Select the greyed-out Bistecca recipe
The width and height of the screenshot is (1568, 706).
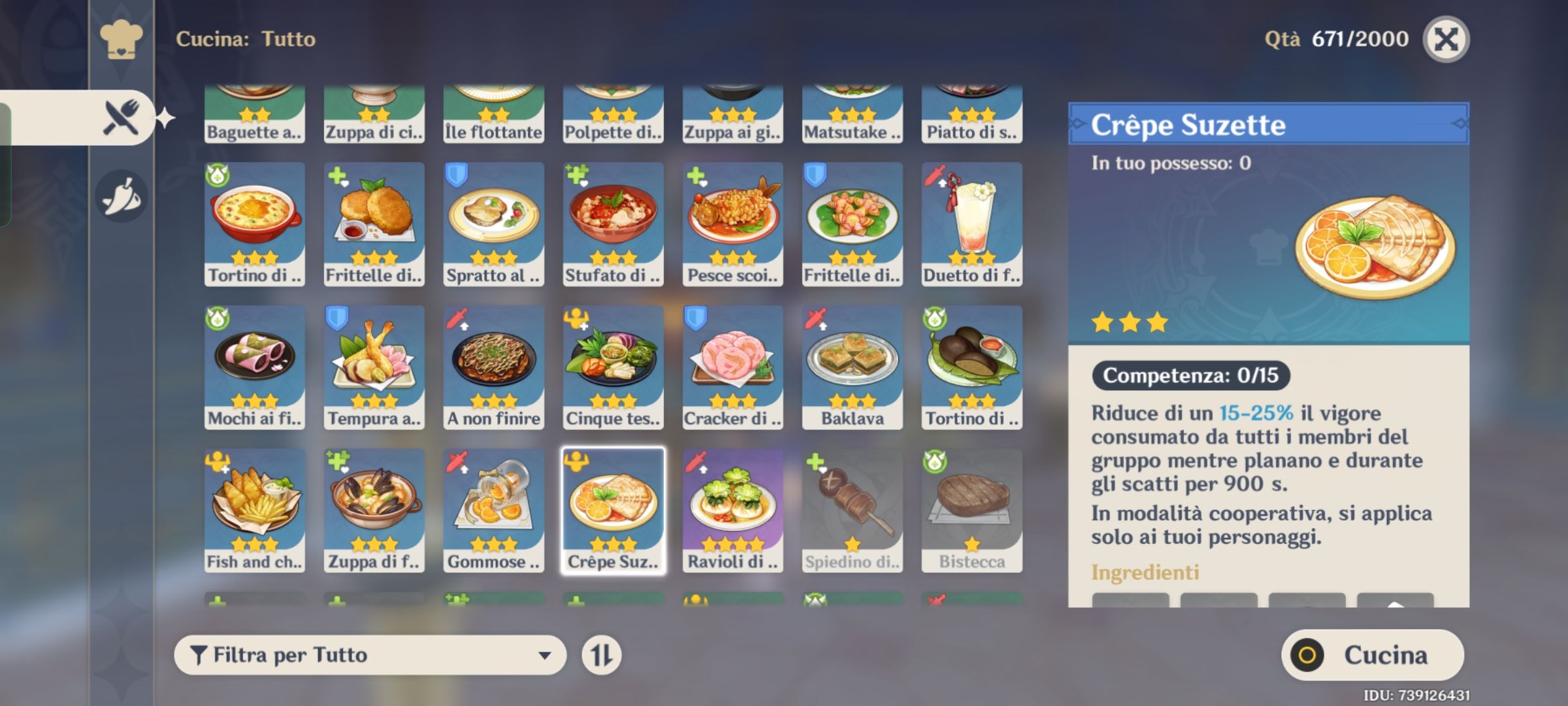point(972,510)
